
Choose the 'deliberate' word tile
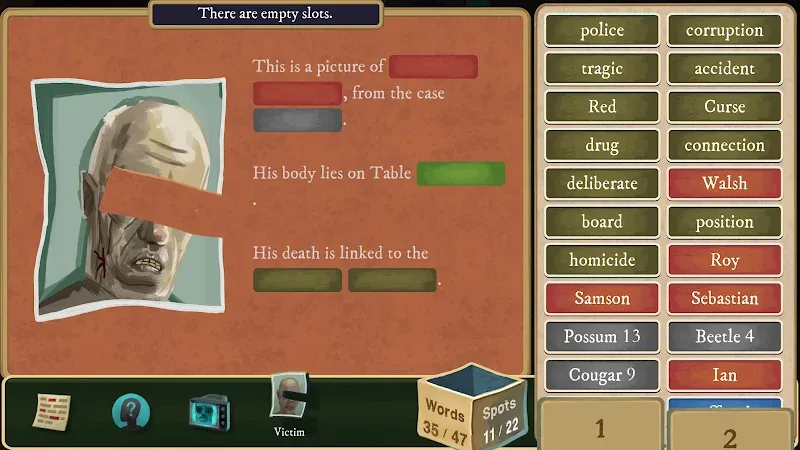pyautogui.click(x=602, y=184)
